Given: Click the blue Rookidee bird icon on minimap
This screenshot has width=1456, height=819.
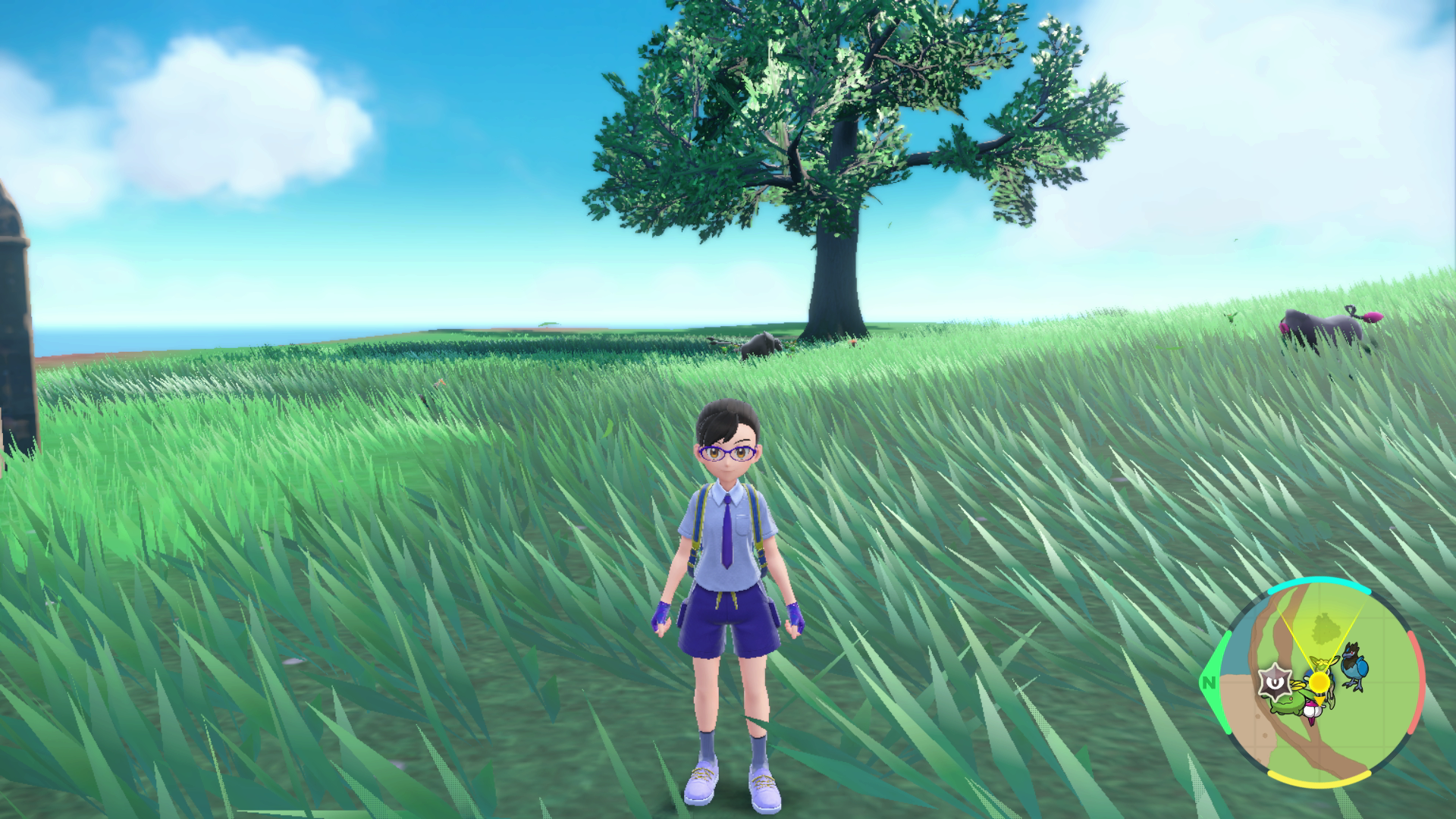Looking at the screenshot, I should tap(1354, 666).
